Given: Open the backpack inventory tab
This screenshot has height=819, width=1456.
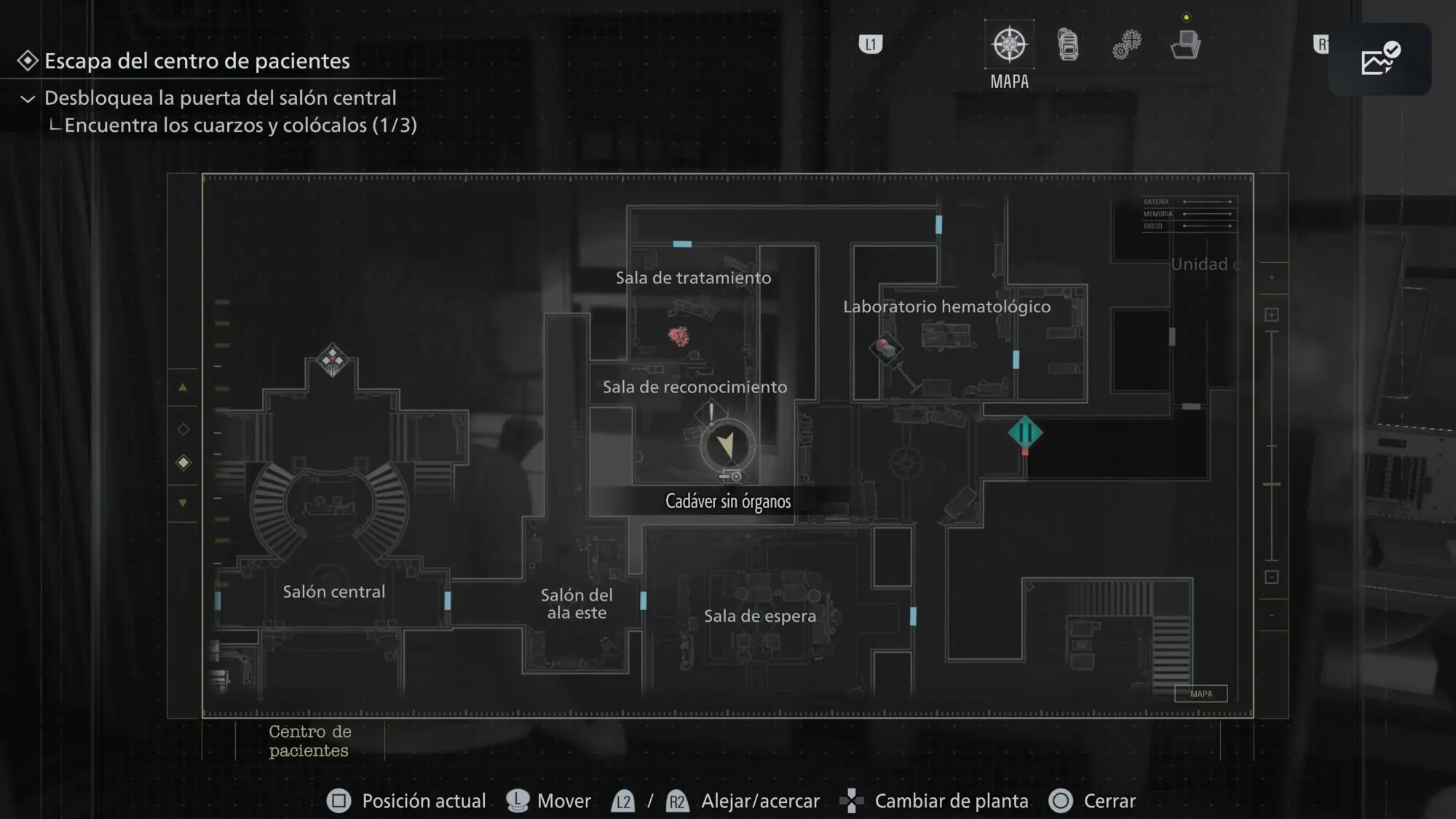Looking at the screenshot, I should [x=1068, y=45].
